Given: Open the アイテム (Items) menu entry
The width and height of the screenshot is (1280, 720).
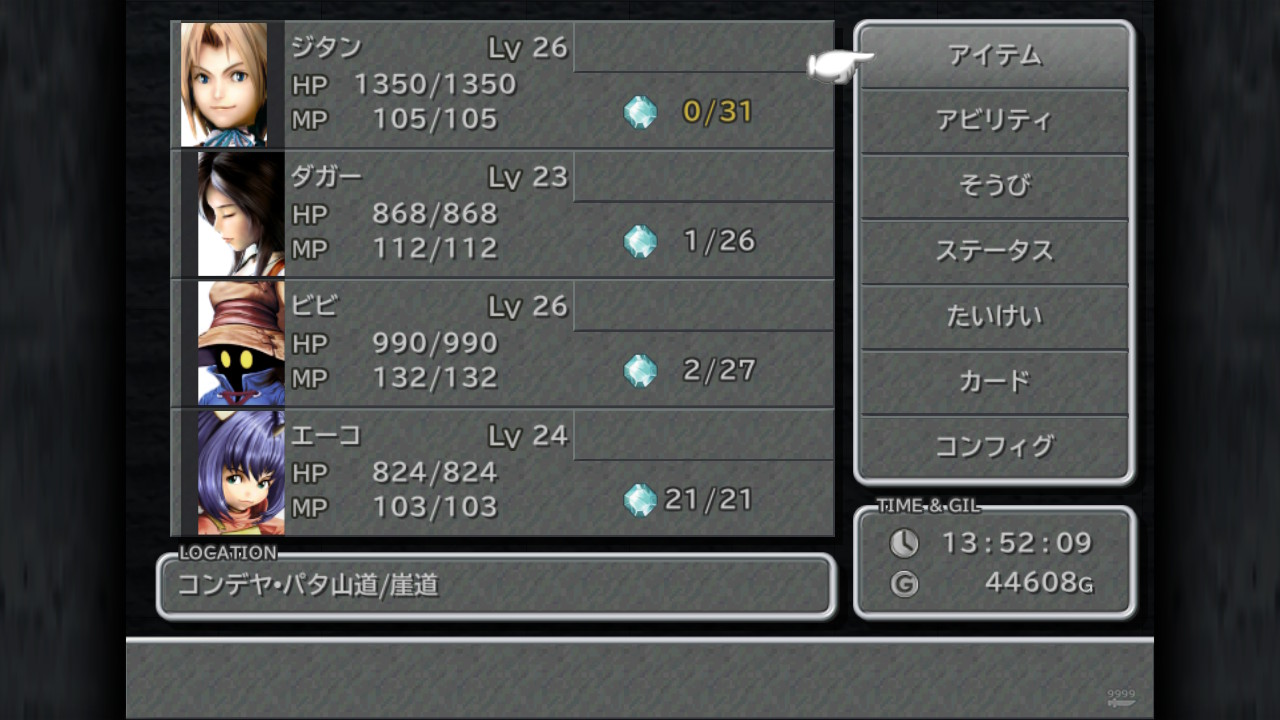Looking at the screenshot, I should 995,57.
